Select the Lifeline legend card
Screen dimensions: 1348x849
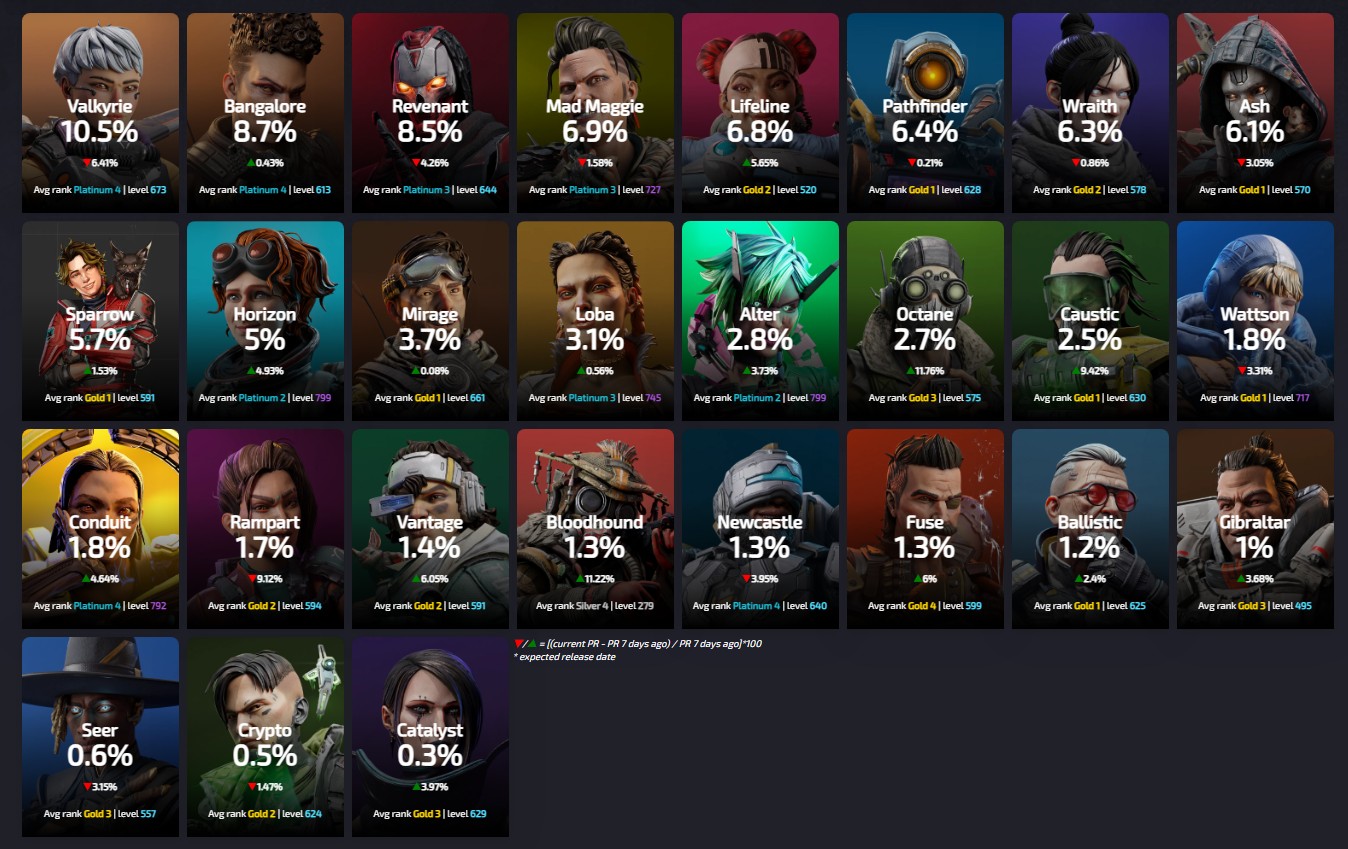760,113
